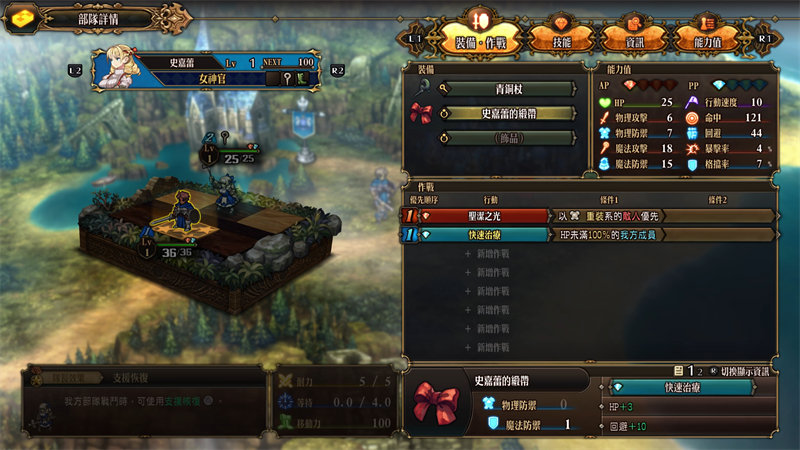
Task: Select the highlighted unit on the formation grid
Action: tap(184, 212)
